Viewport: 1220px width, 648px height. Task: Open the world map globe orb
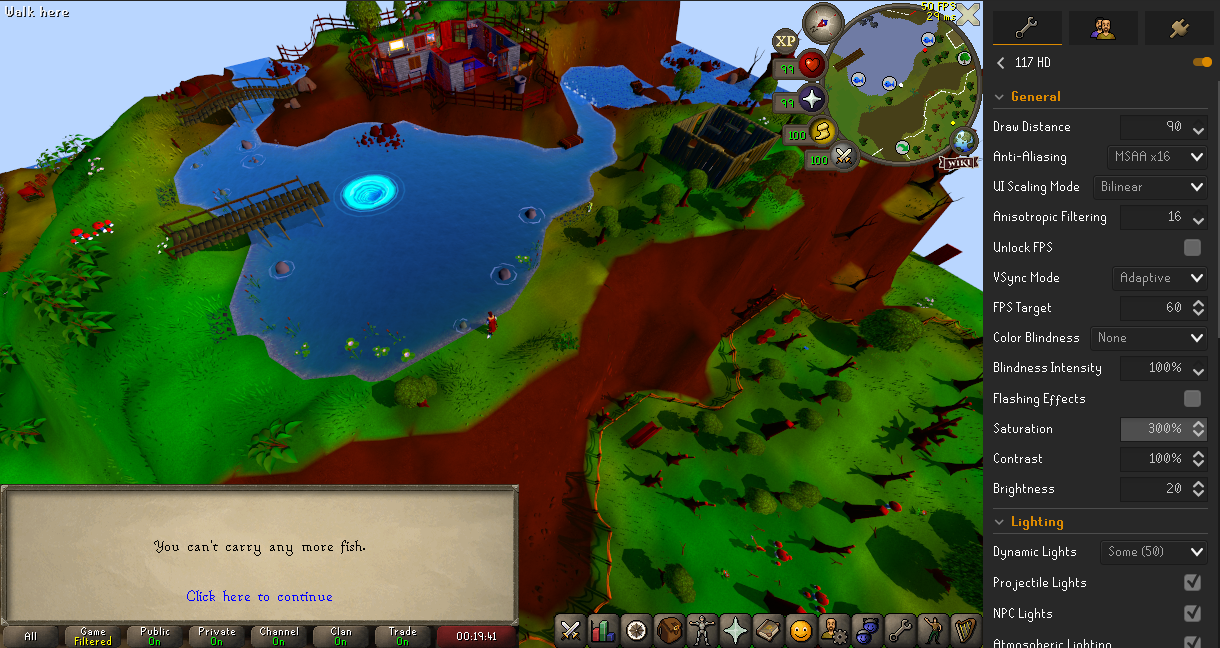point(964,140)
